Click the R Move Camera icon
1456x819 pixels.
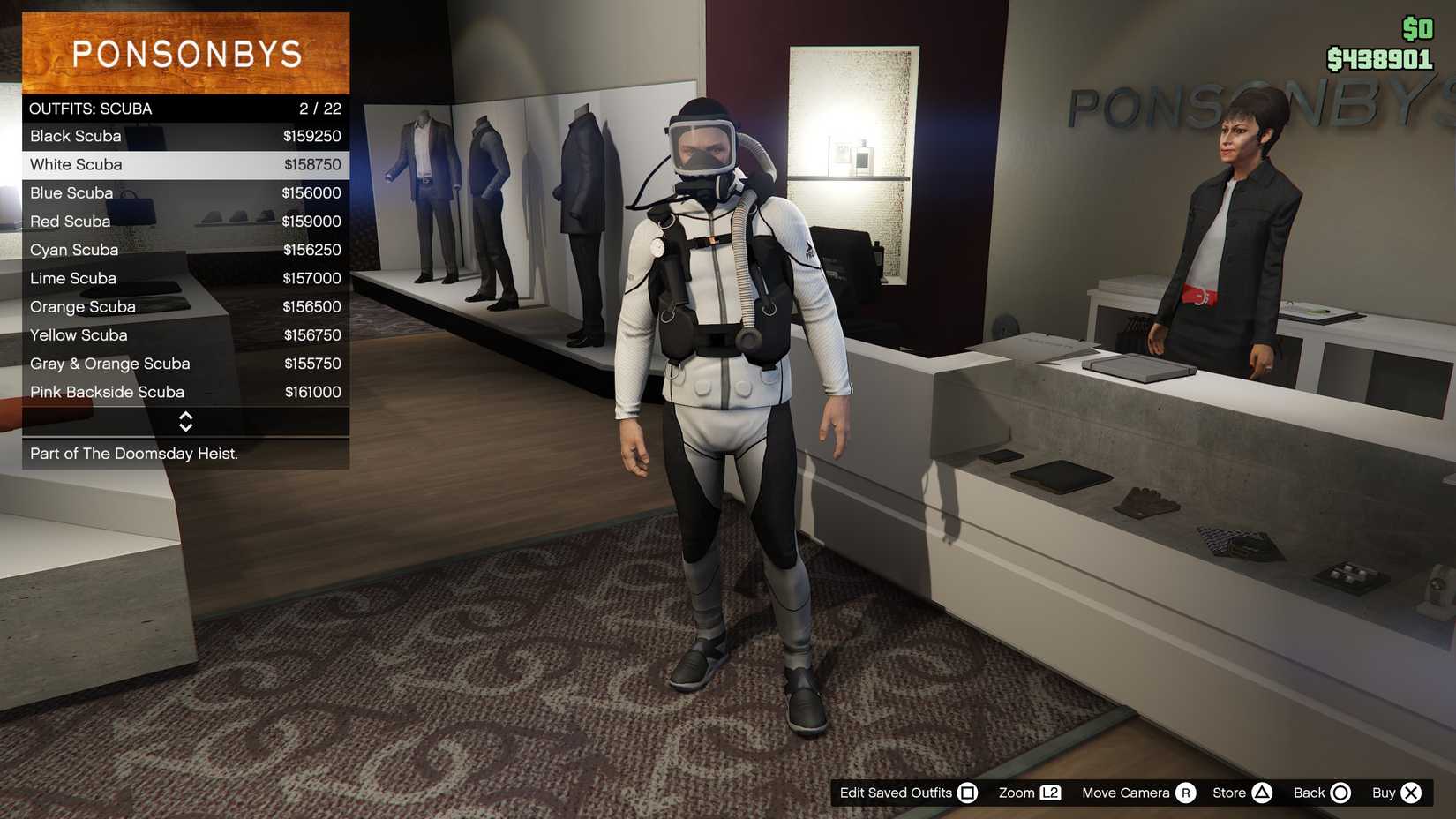click(1185, 793)
